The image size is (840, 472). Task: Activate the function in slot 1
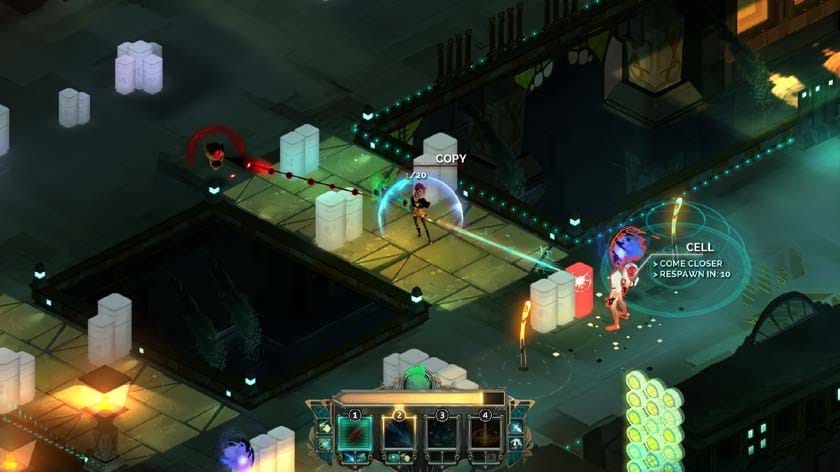pyautogui.click(x=354, y=436)
